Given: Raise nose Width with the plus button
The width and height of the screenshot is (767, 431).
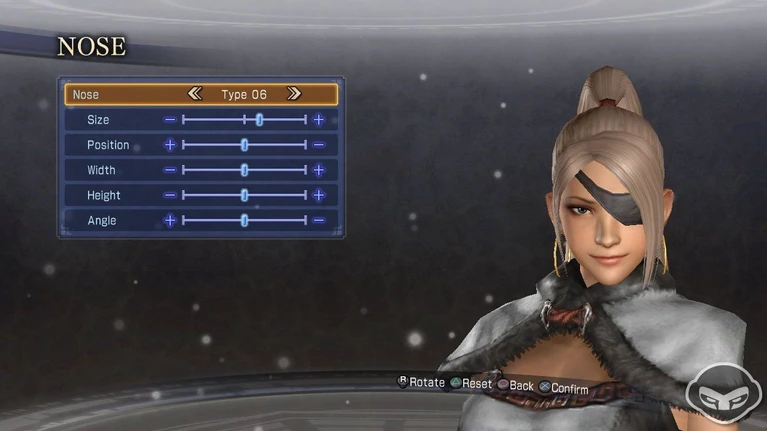Looking at the screenshot, I should tap(319, 170).
